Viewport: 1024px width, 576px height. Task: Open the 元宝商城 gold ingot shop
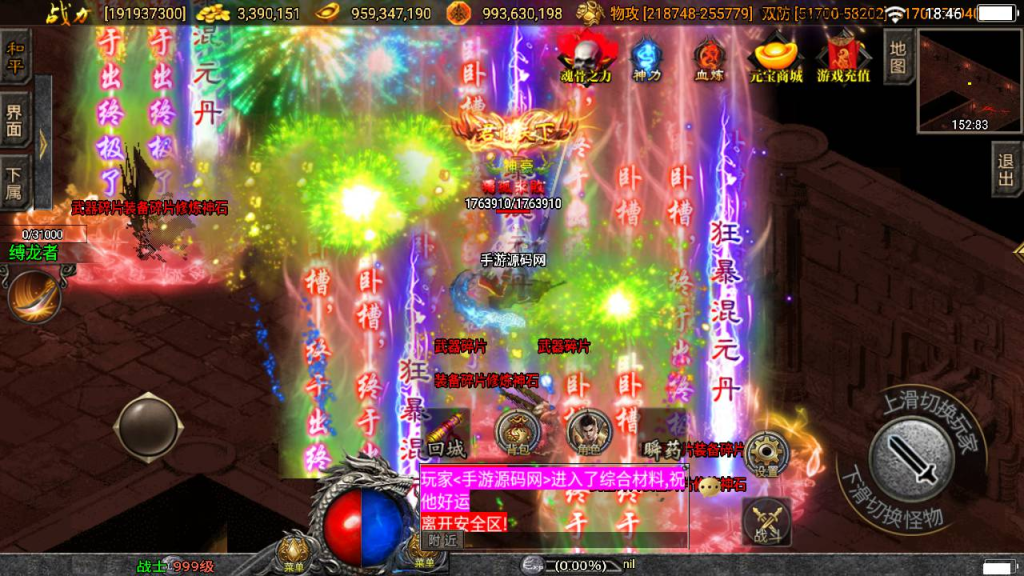tap(777, 58)
